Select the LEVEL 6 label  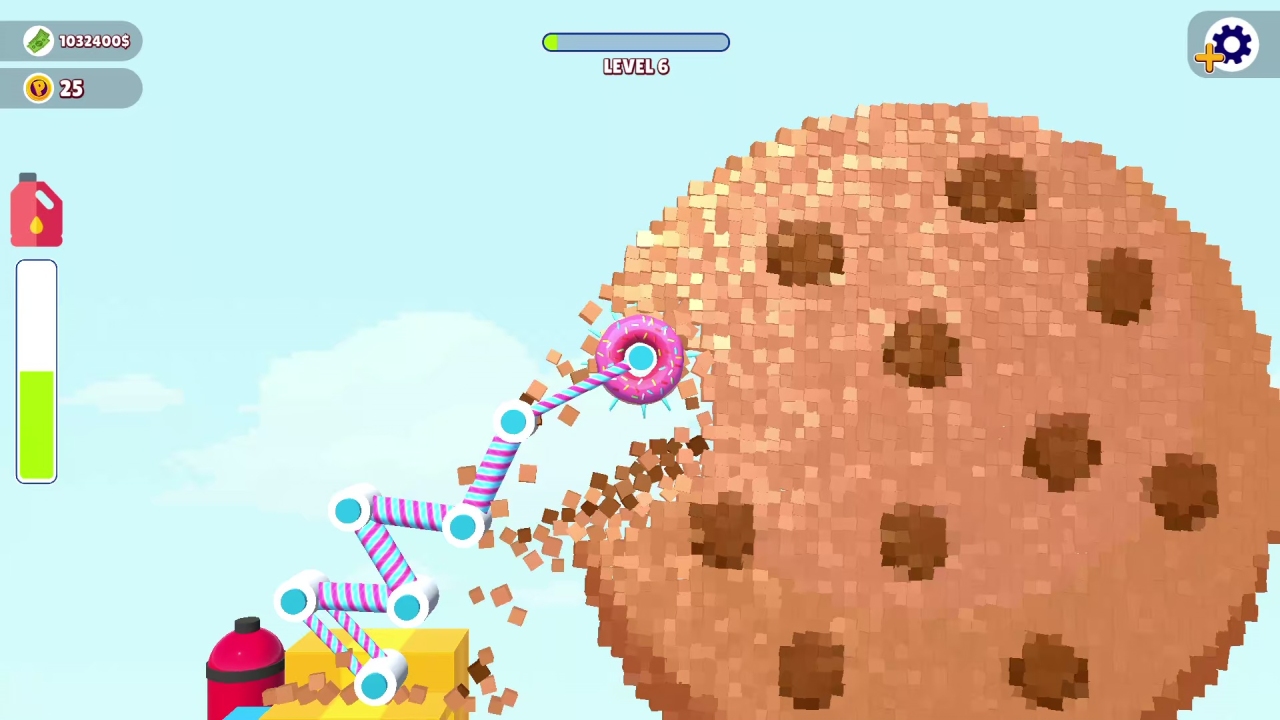[636, 66]
